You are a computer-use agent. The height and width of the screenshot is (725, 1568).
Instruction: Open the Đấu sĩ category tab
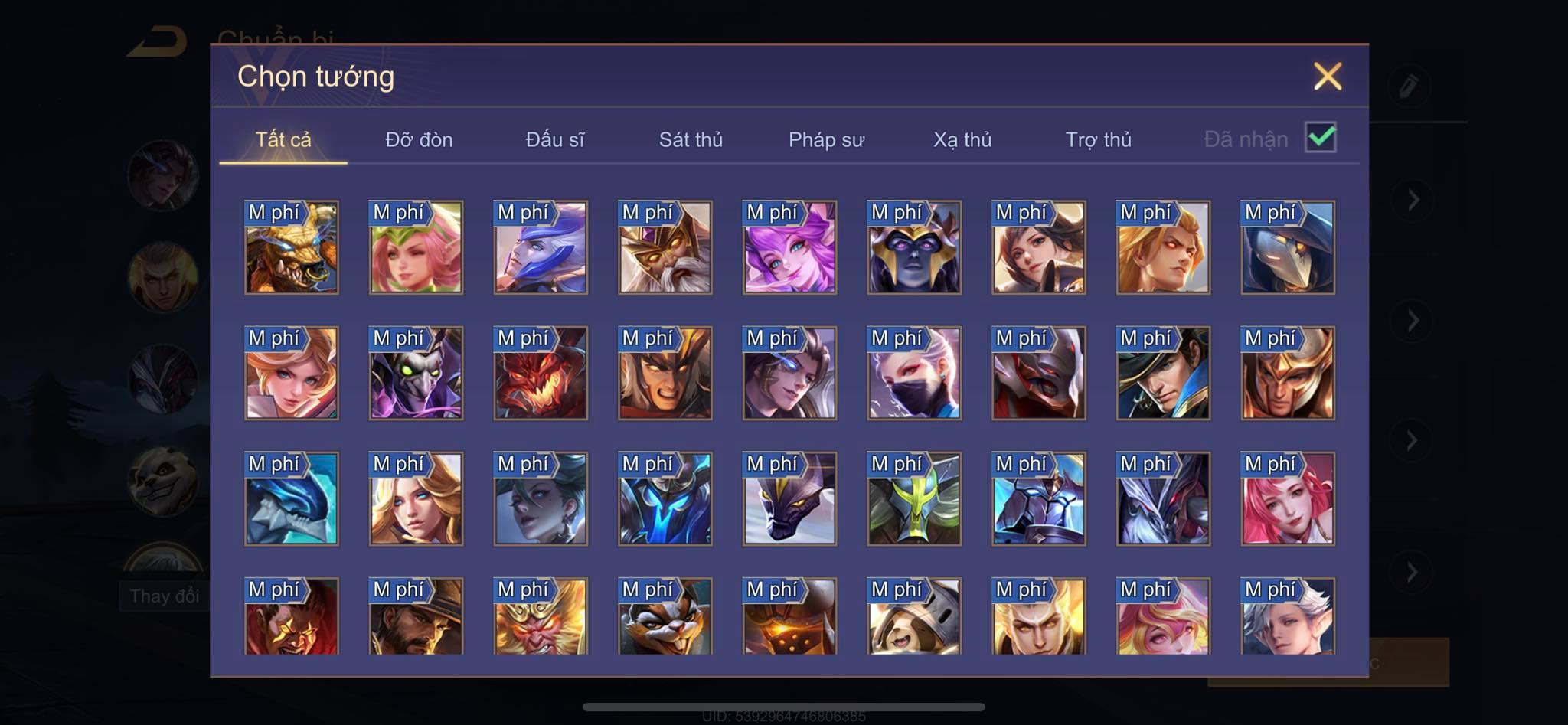554,140
